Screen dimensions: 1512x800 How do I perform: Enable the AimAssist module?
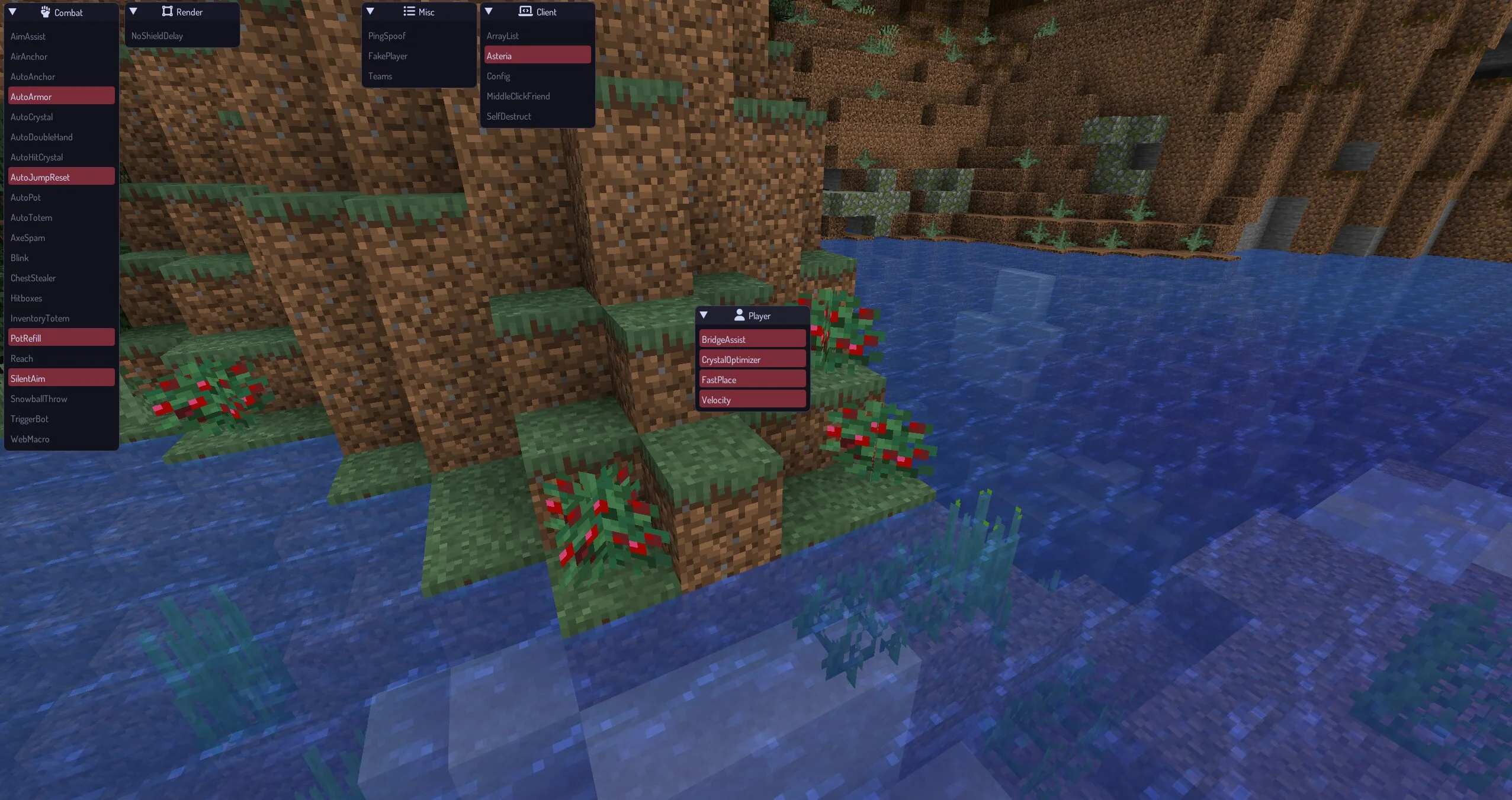point(28,37)
